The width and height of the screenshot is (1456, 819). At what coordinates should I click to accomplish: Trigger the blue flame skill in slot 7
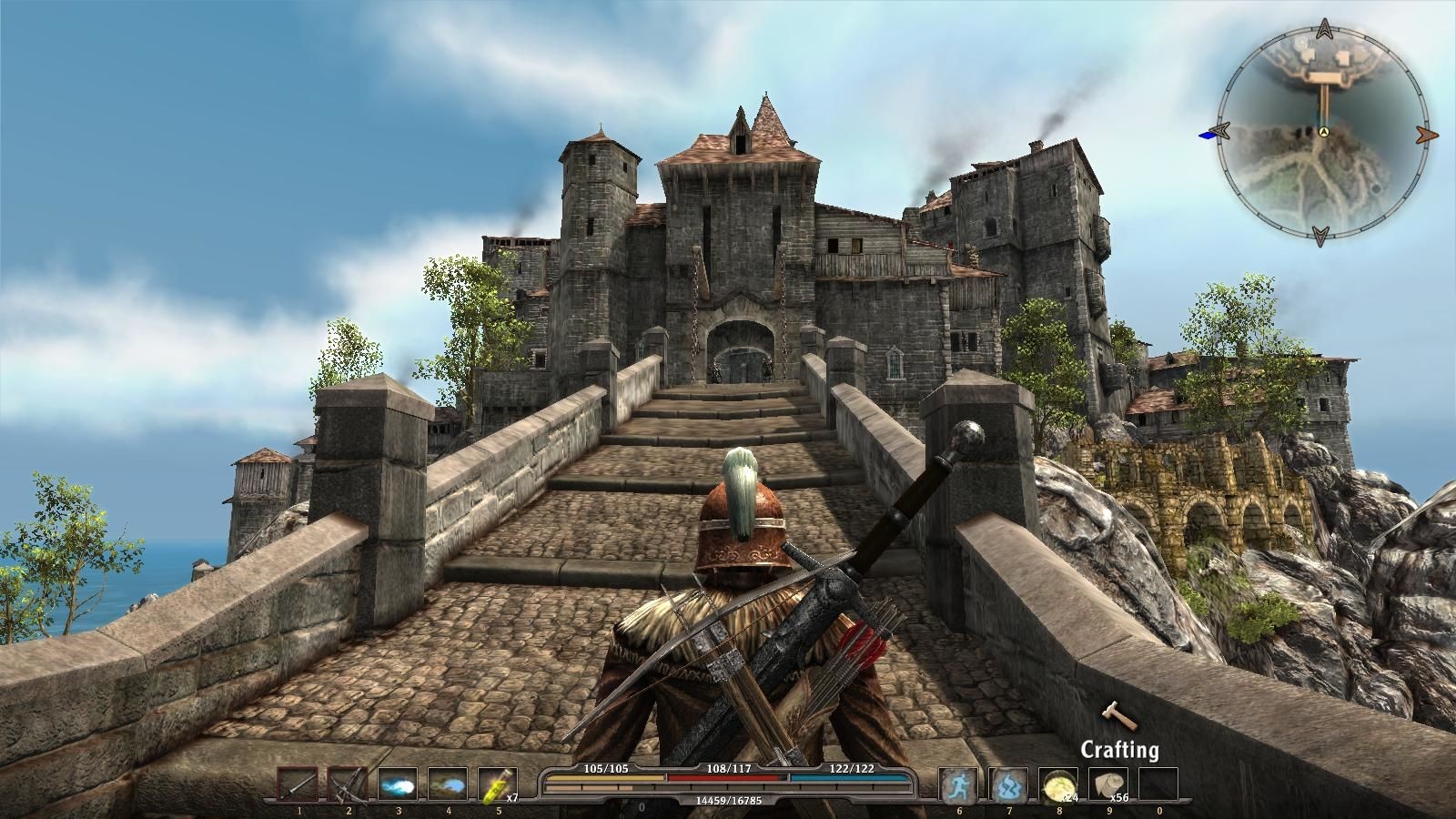1009,784
